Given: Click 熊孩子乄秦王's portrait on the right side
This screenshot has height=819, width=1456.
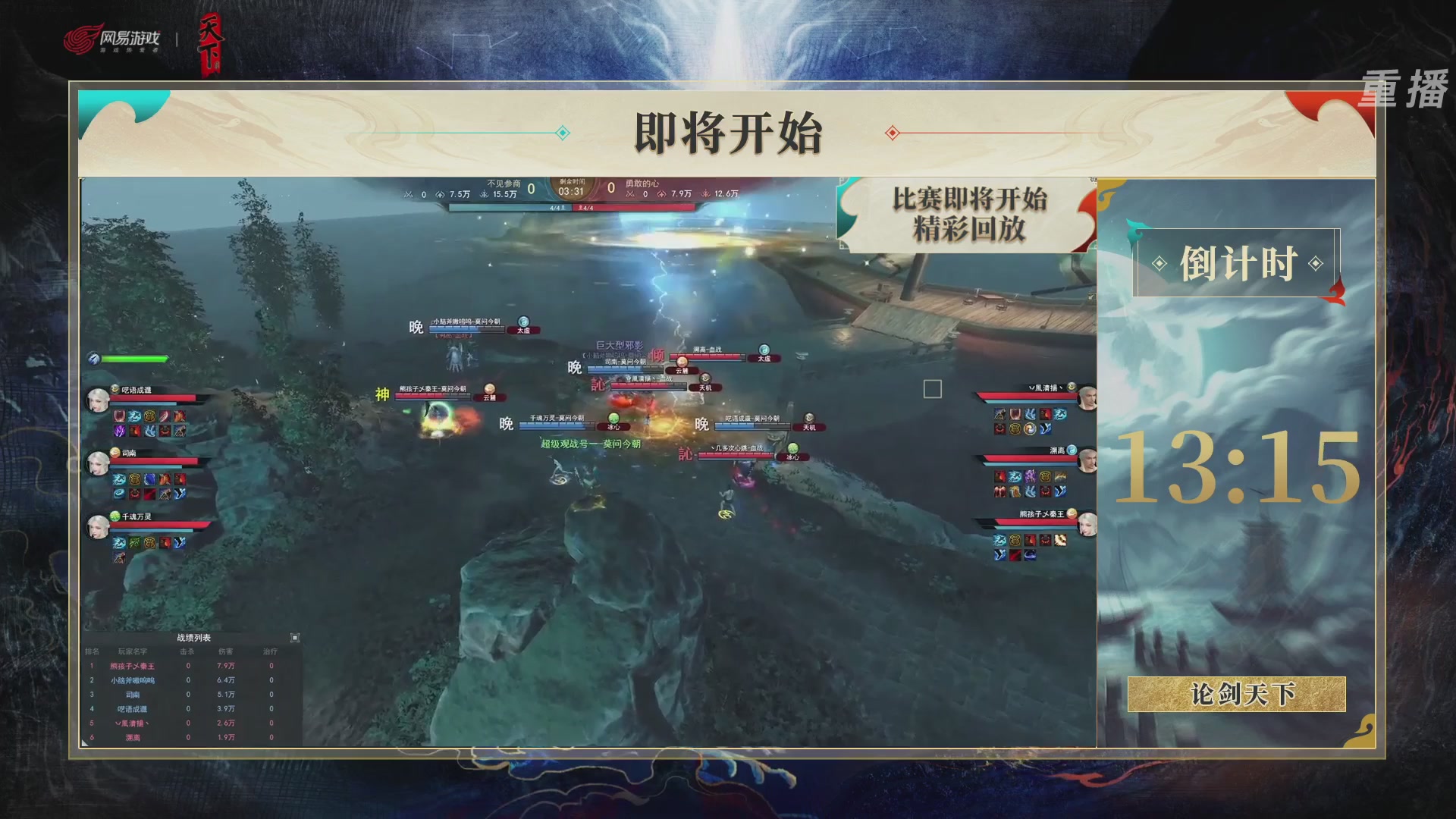Looking at the screenshot, I should click(x=1087, y=525).
